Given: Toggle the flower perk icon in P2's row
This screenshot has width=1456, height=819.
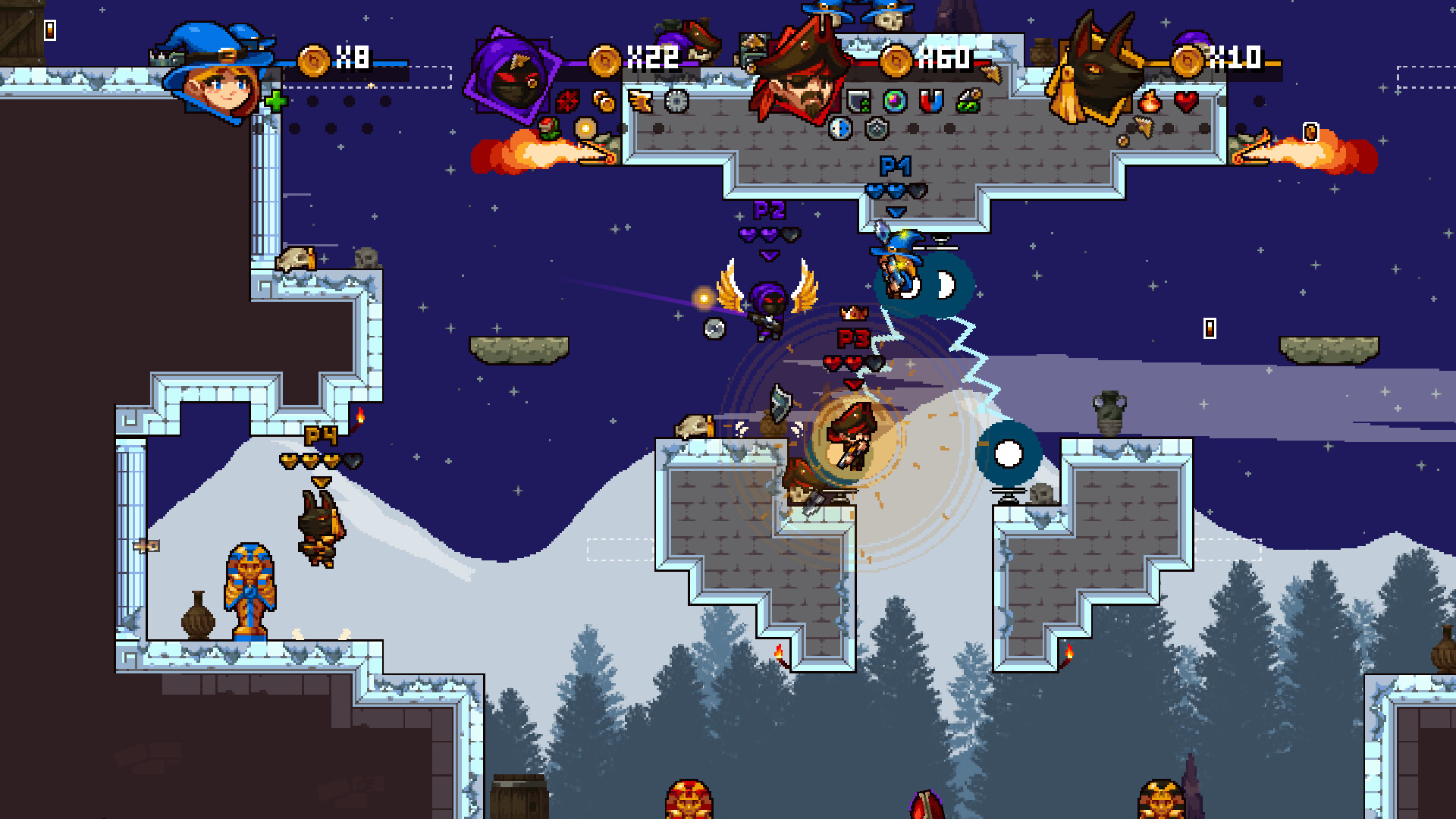Looking at the screenshot, I should (x=549, y=127).
